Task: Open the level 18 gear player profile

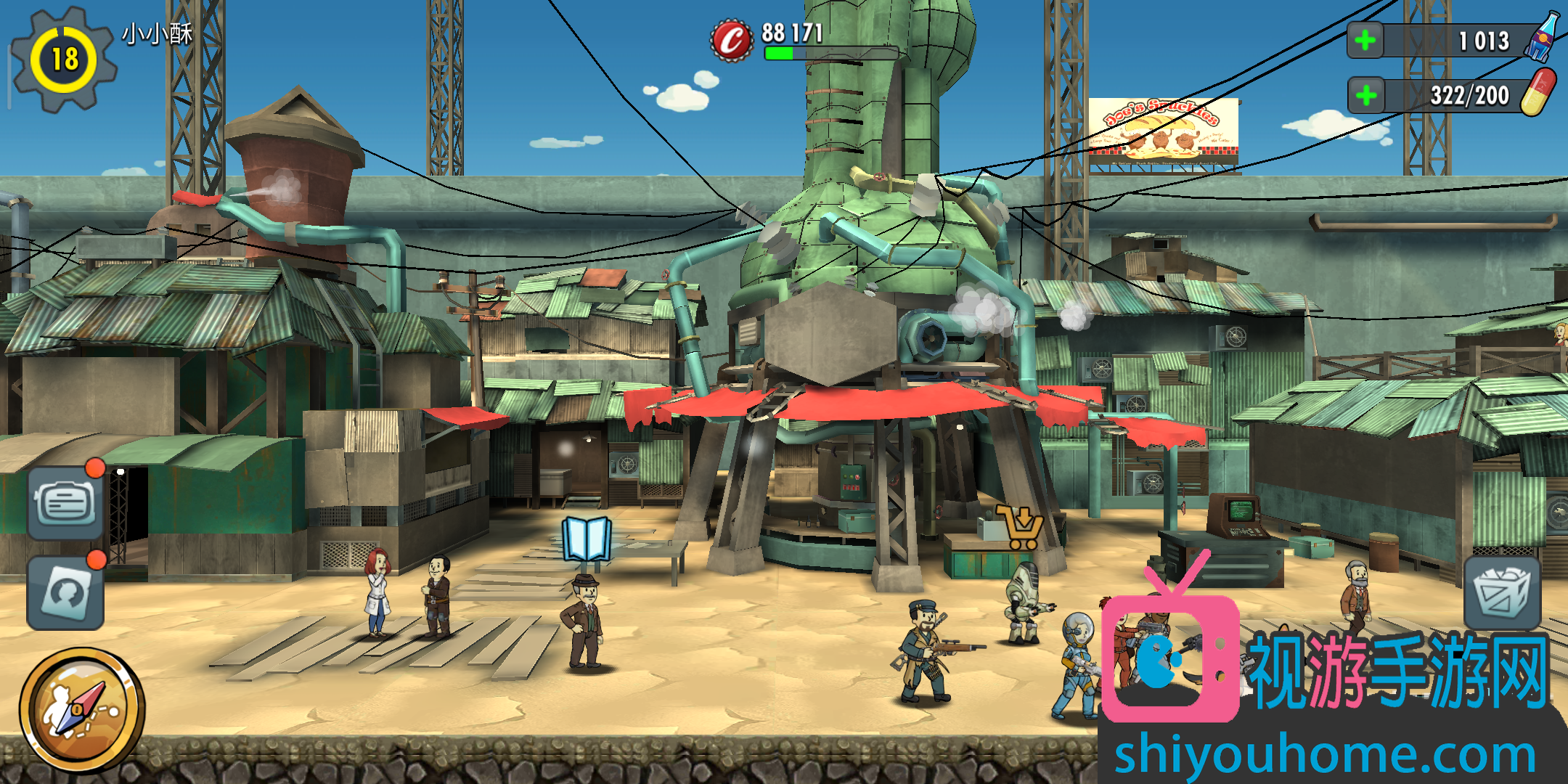Action: pyautogui.click(x=65, y=60)
